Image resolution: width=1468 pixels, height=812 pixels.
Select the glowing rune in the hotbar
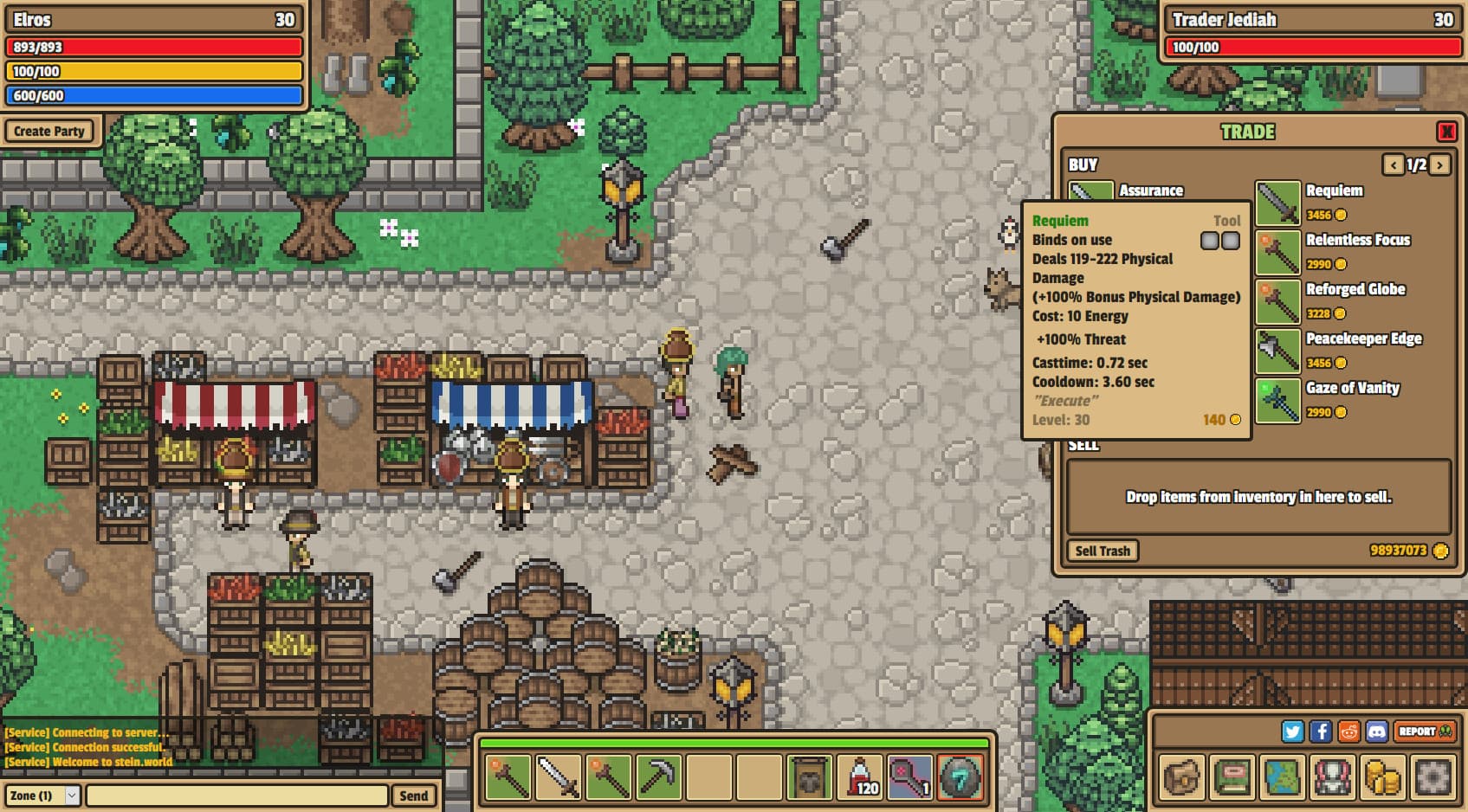[959, 777]
